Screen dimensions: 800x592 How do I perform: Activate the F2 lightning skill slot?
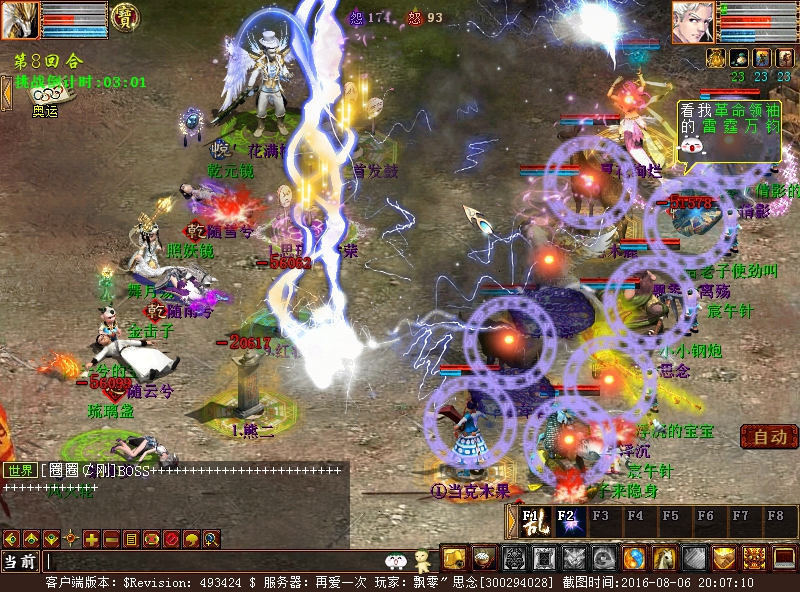tap(566, 521)
